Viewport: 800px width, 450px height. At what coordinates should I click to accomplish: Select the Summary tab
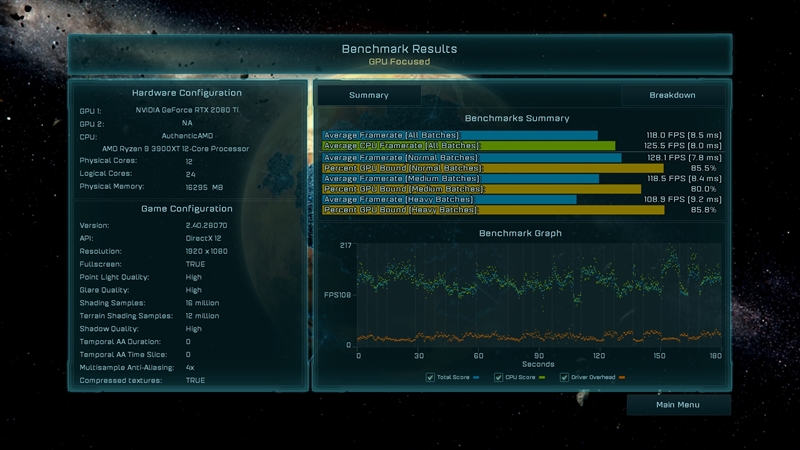point(368,96)
